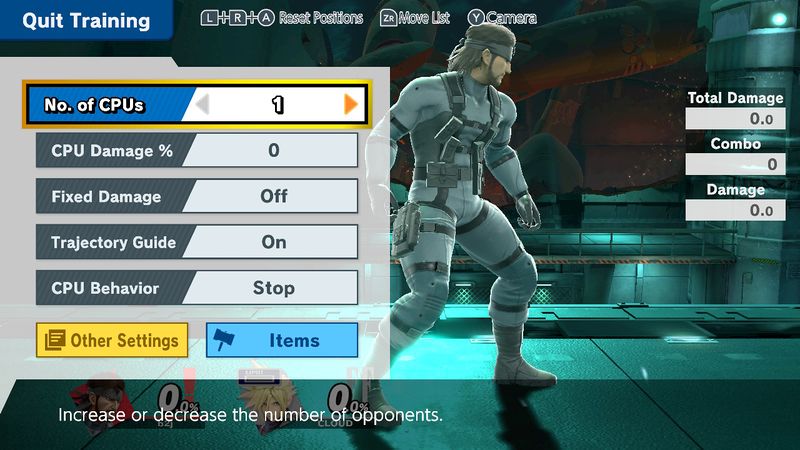Increase CPU count with the orange right arrow
Screen dimensions: 800x450
tap(351, 104)
